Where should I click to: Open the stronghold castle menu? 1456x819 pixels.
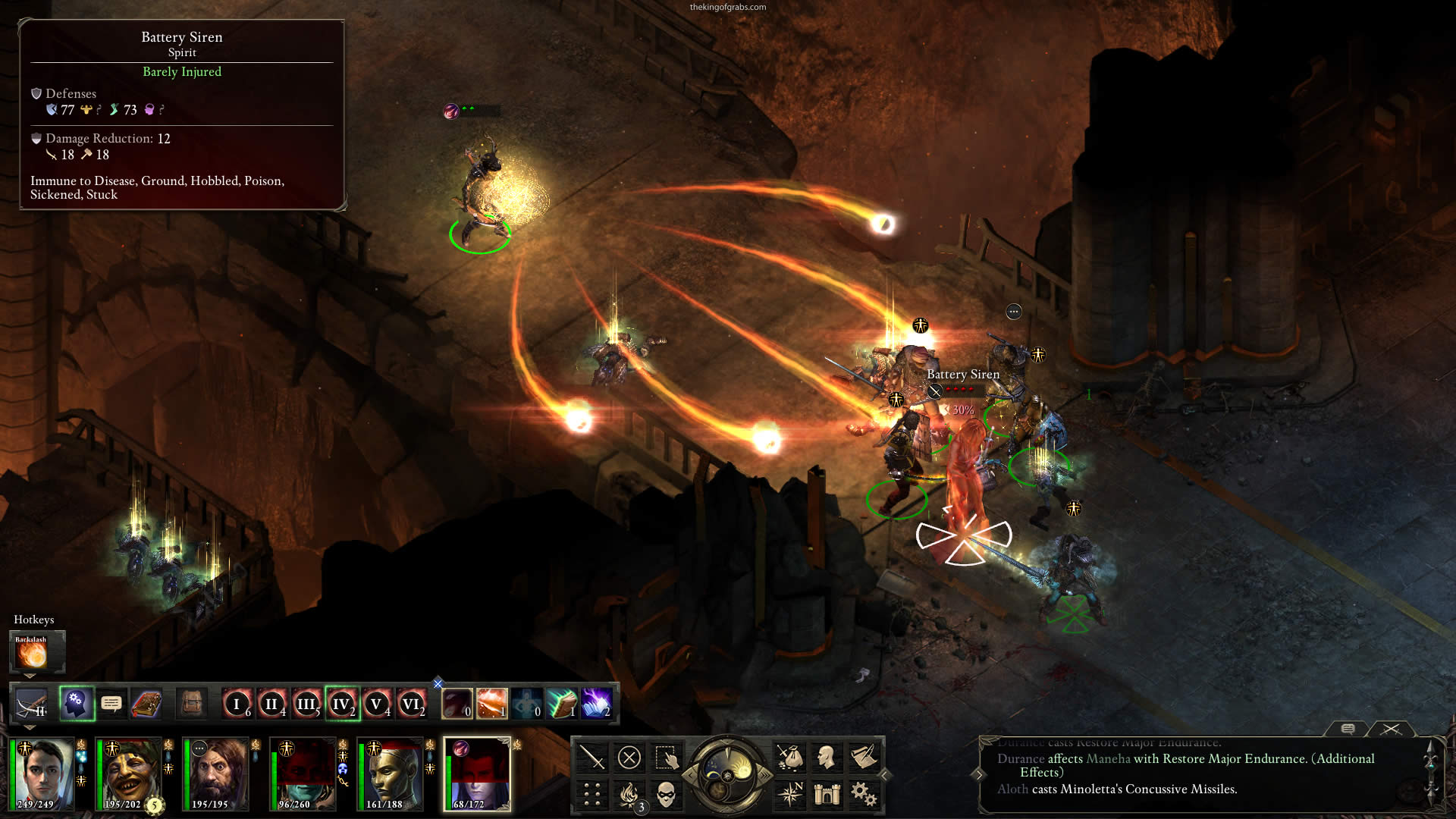click(x=827, y=795)
